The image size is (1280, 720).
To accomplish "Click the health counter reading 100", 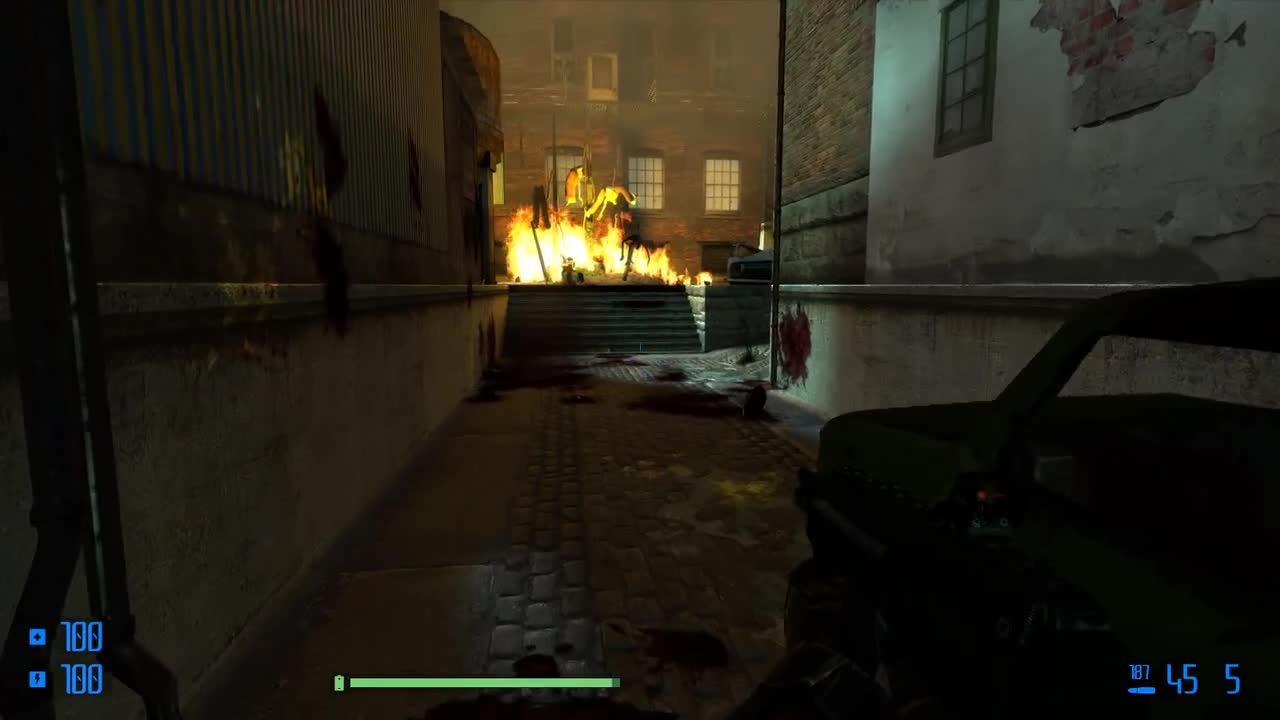I will pyautogui.click(x=82, y=634).
